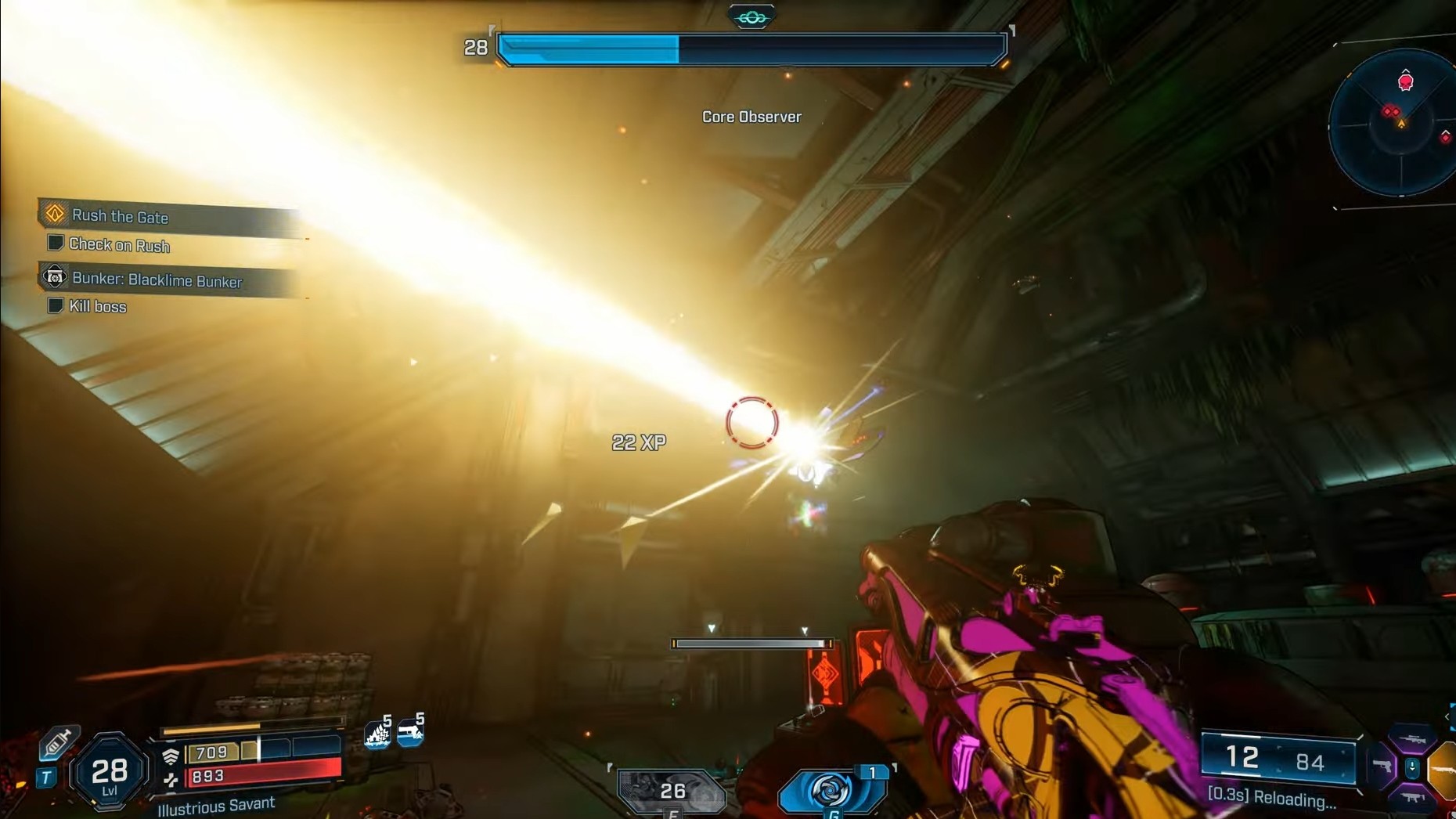Click the Kill boss objective row
This screenshot has width=1456, height=819.
pos(97,306)
